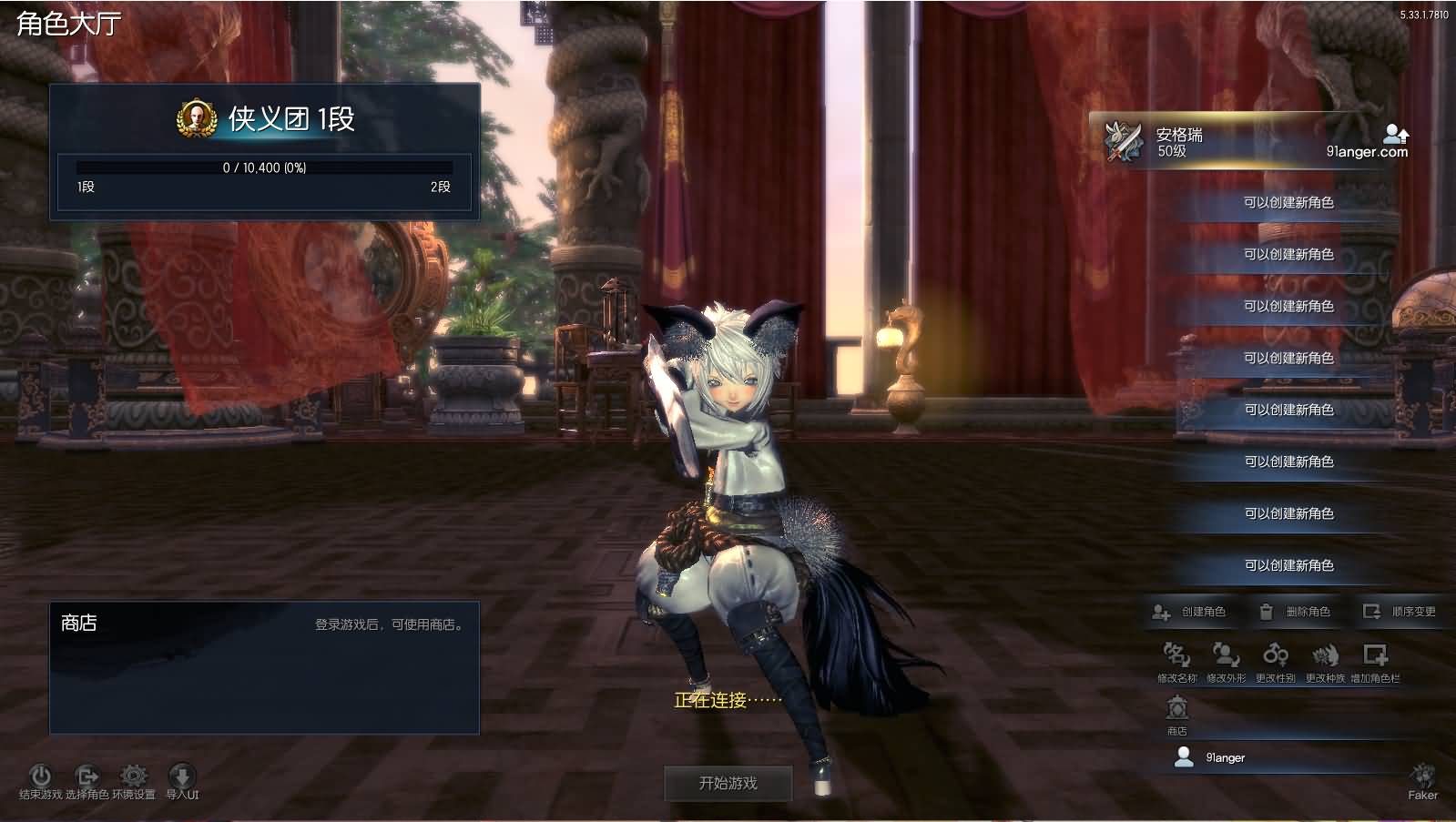
Task: Click the Faker icon in the corner
Action: 1422,778
